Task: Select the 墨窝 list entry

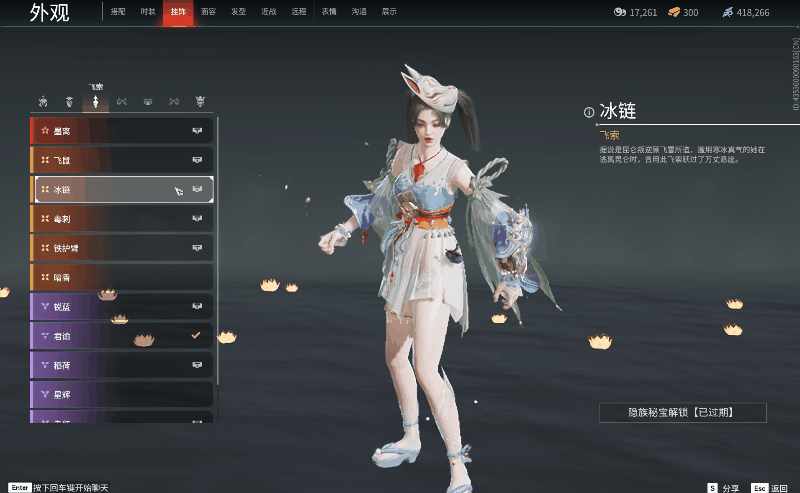Action: 122,131
